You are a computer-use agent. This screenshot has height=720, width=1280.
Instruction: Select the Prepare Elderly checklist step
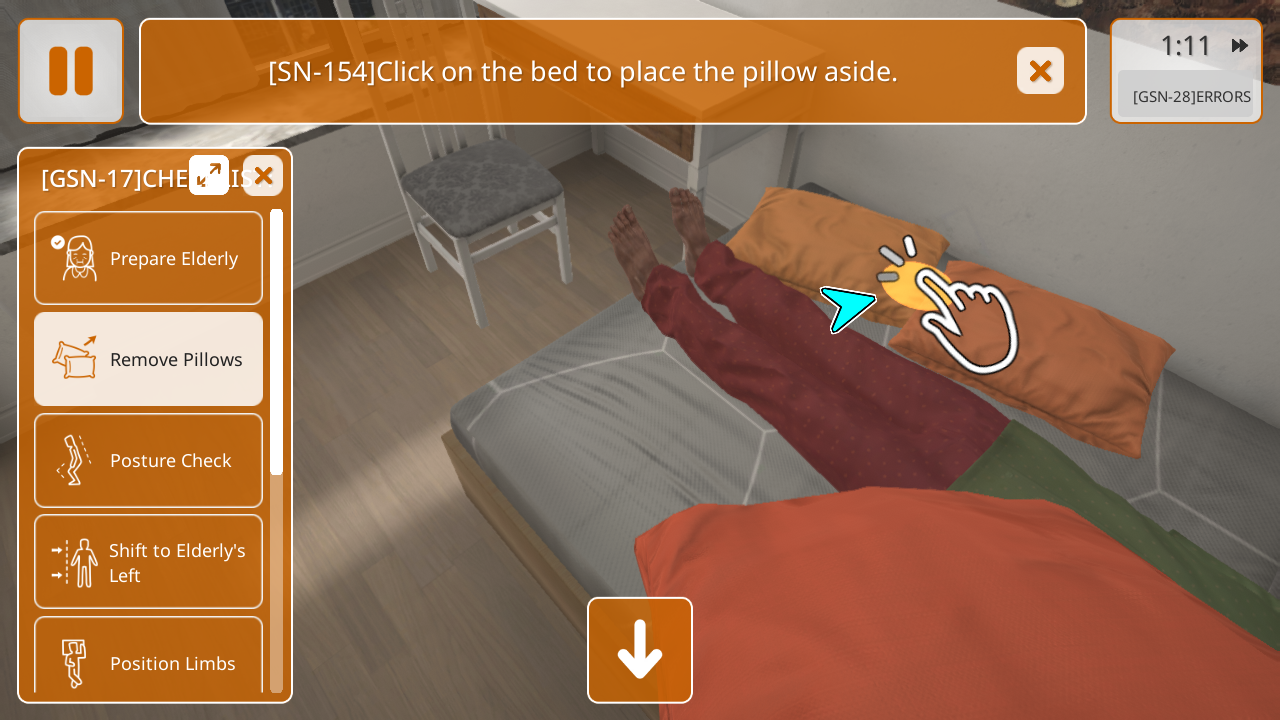149,258
